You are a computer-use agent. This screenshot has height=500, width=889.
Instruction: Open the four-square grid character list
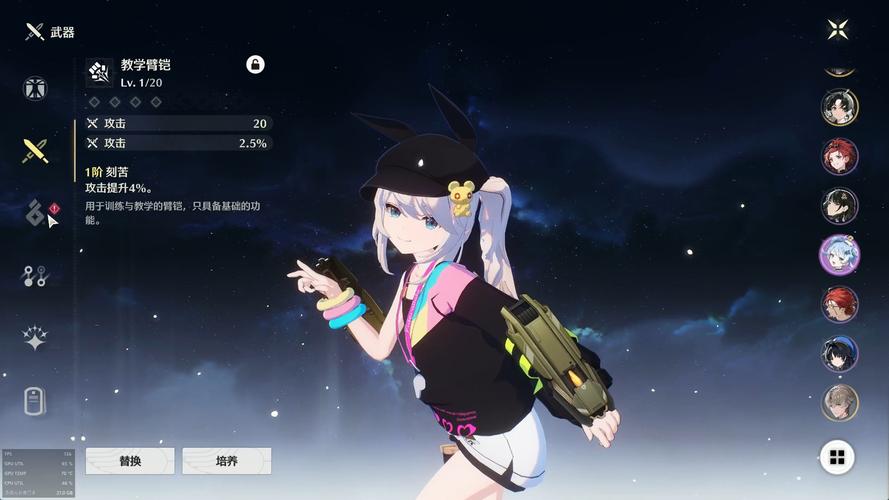tap(837, 457)
